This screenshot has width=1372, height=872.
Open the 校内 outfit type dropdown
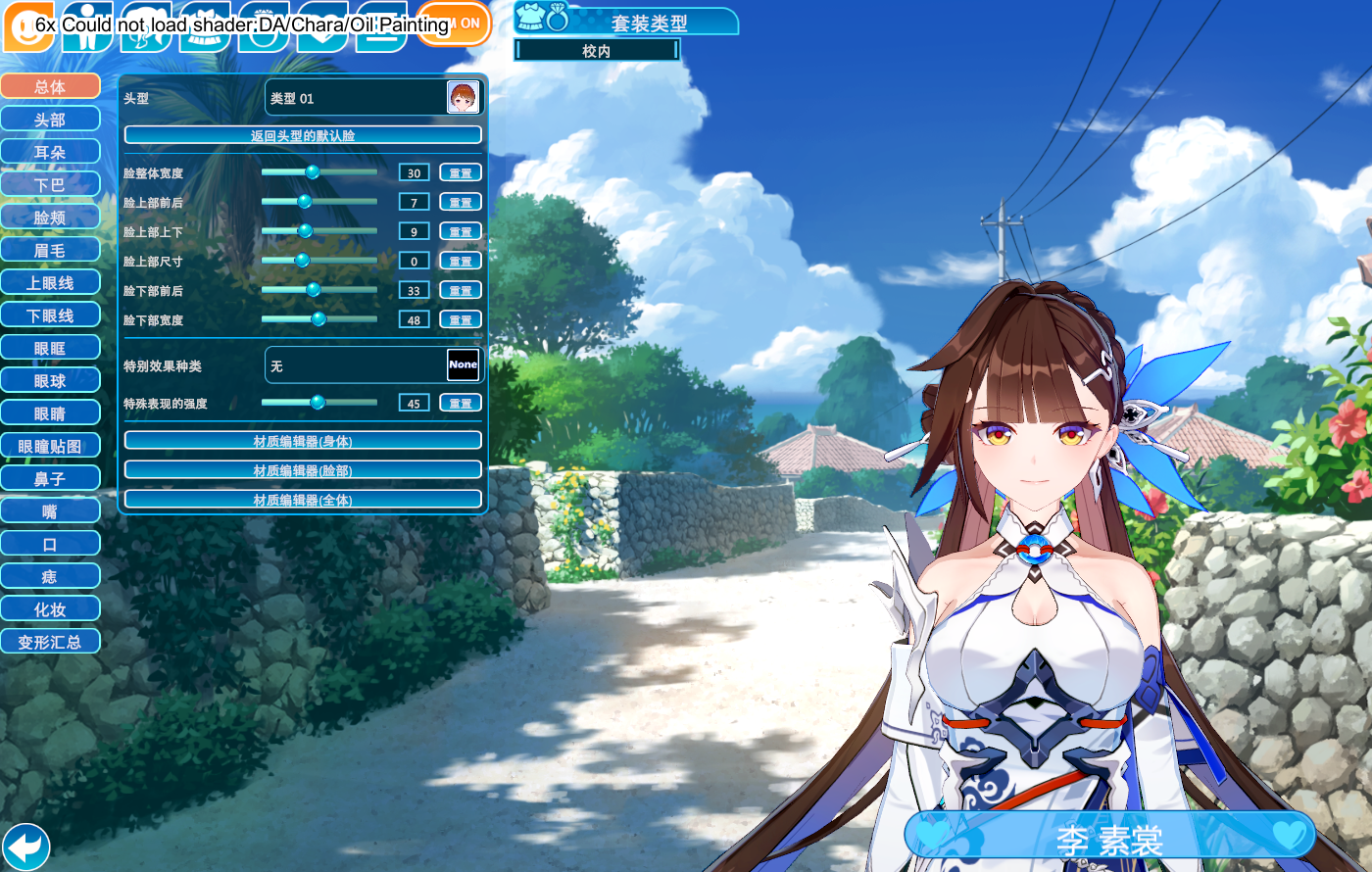tap(597, 51)
